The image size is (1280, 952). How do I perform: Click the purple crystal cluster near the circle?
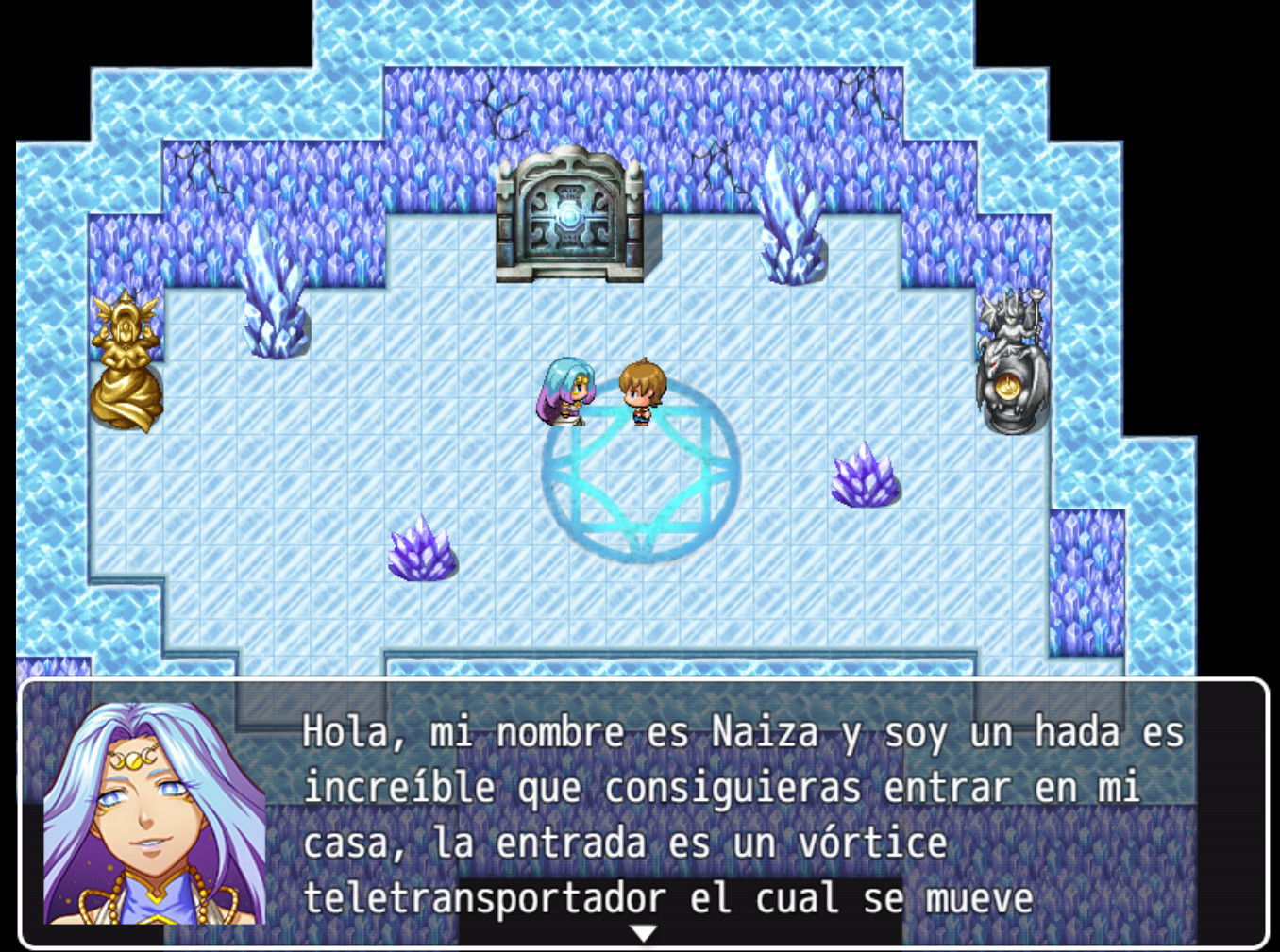click(860, 481)
